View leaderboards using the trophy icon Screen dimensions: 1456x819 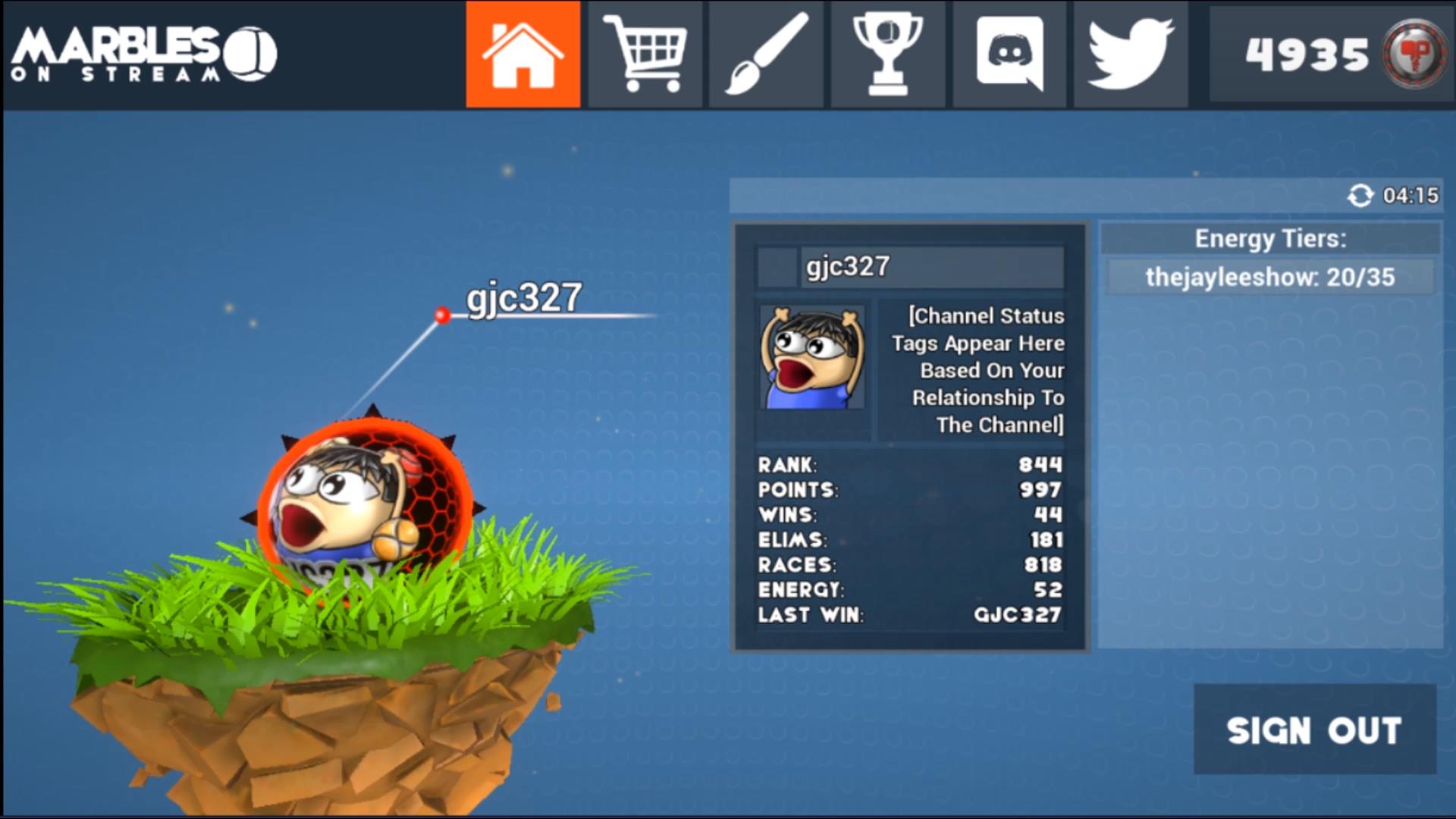click(887, 54)
